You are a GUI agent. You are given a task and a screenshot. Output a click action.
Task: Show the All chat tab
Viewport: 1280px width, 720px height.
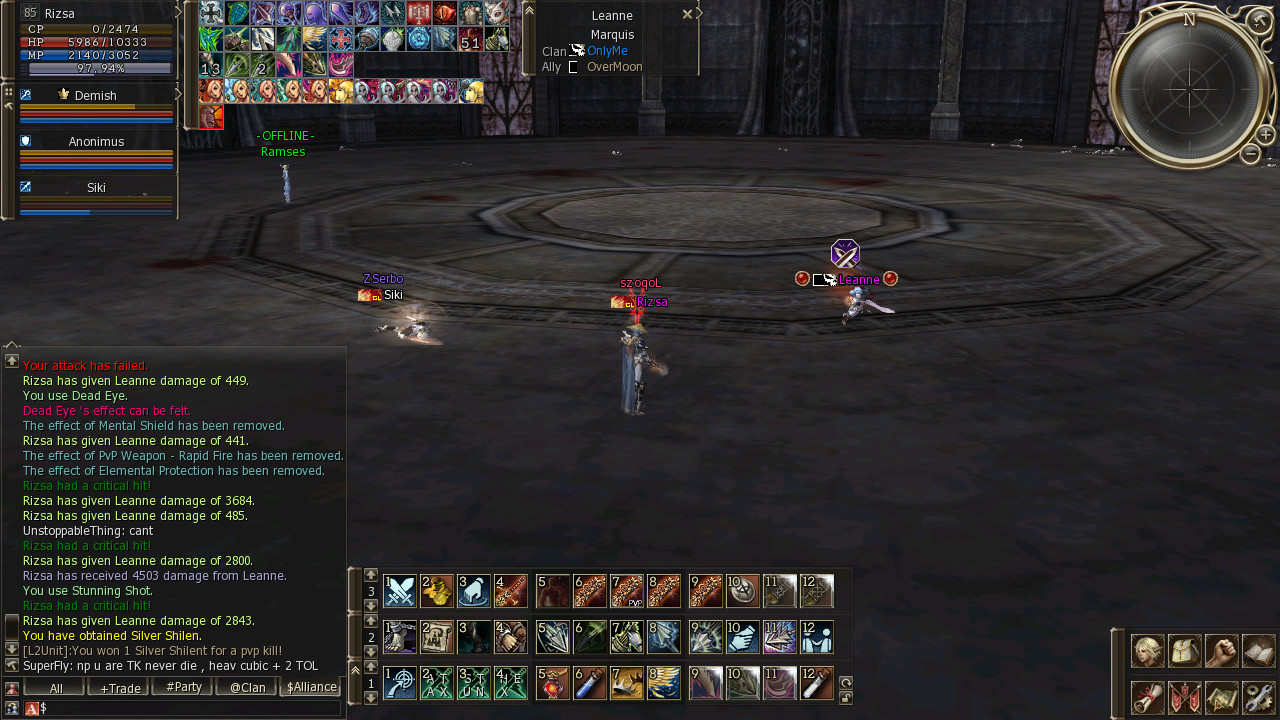pos(56,688)
